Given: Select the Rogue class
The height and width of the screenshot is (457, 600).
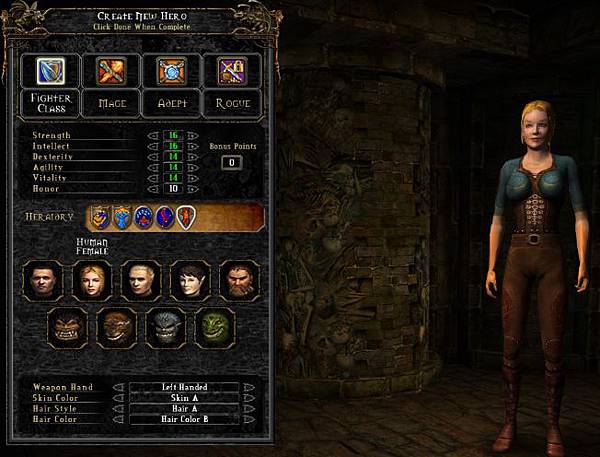Looking at the screenshot, I should [x=232, y=101].
